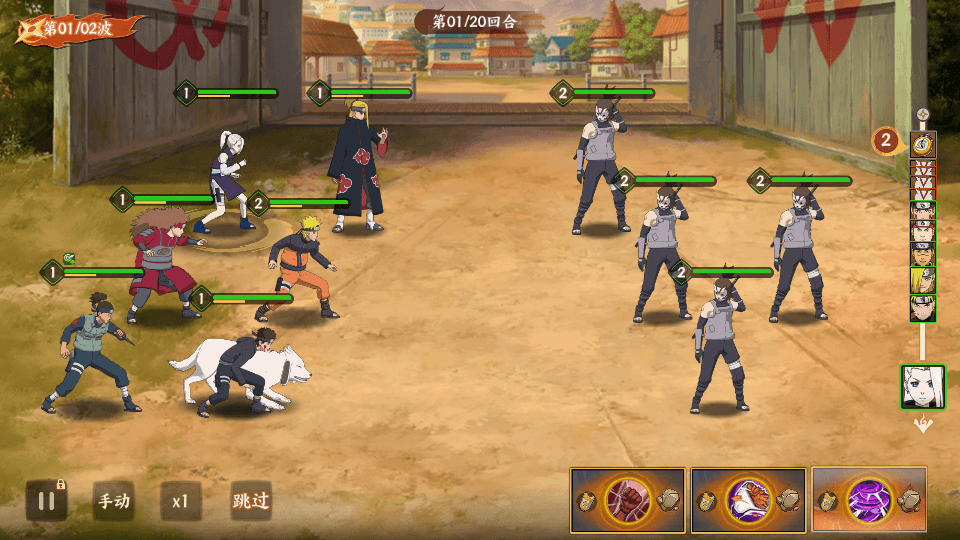This screenshot has height=540, width=960.
Task: Select the large white-haired ninja turn portrait
Action: click(922, 386)
